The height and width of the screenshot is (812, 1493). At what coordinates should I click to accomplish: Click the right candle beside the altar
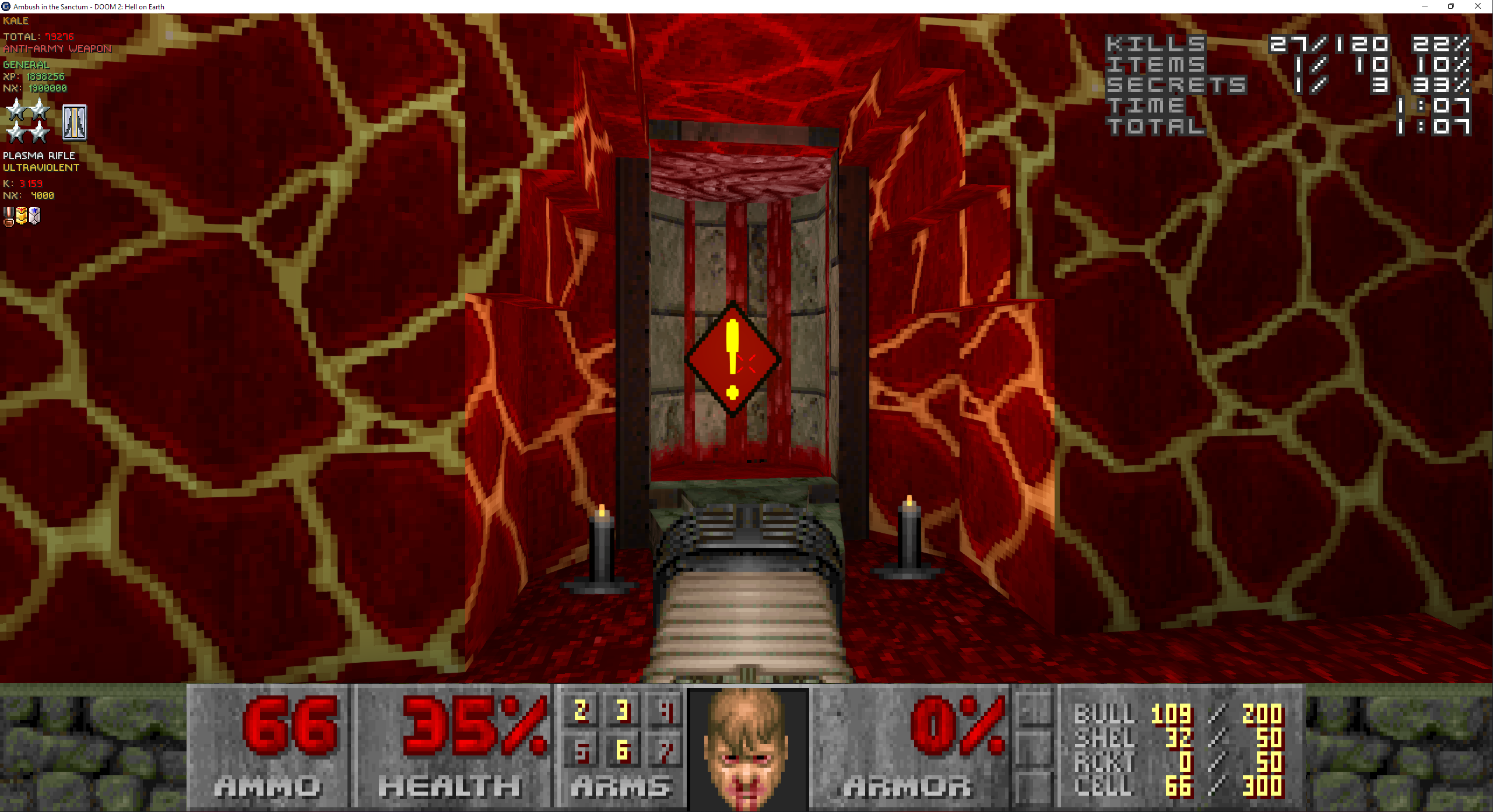click(908, 537)
